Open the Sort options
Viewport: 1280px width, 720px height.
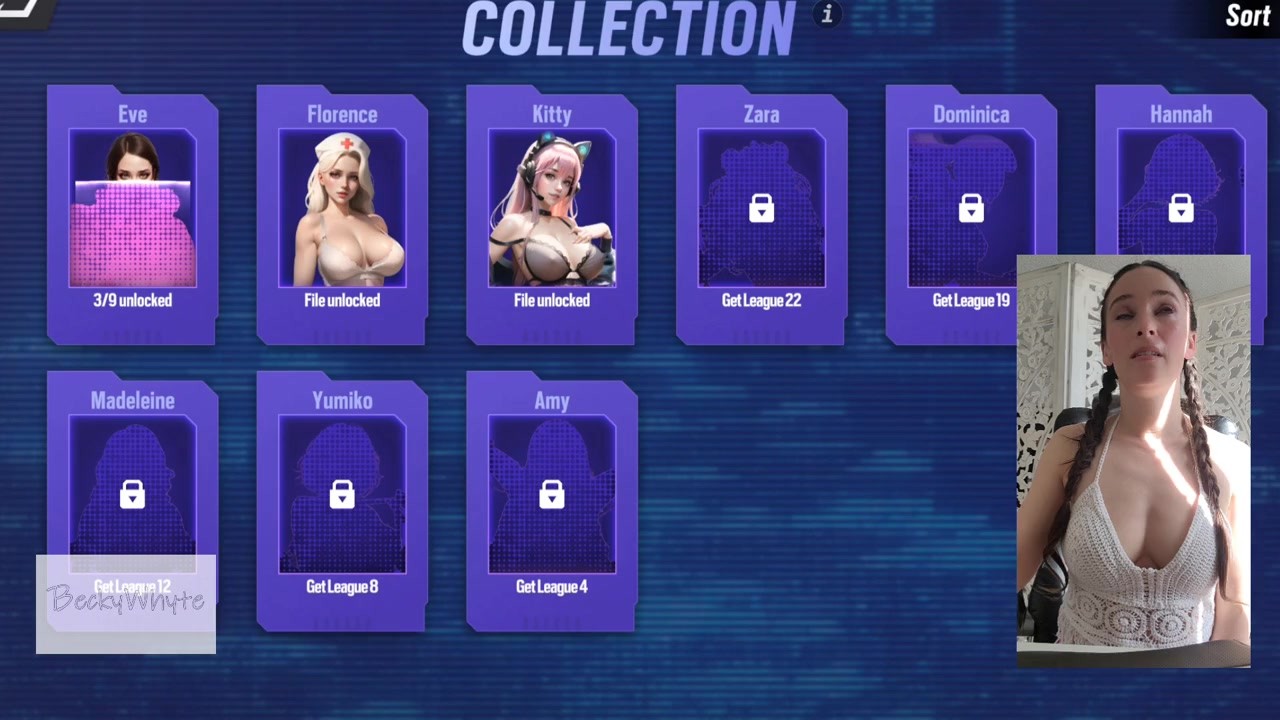click(x=1247, y=16)
